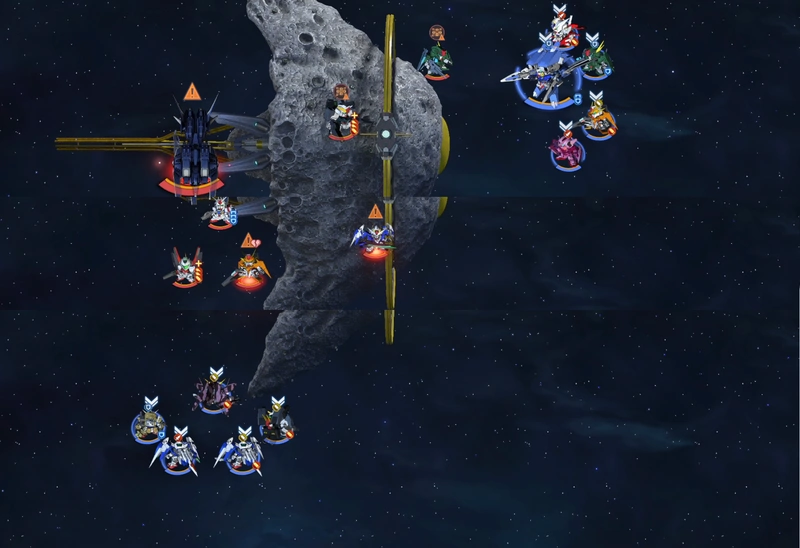The image size is (800, 548).
Task: Pick the green enemy unit above the asteroid
Action: [435, 61]
